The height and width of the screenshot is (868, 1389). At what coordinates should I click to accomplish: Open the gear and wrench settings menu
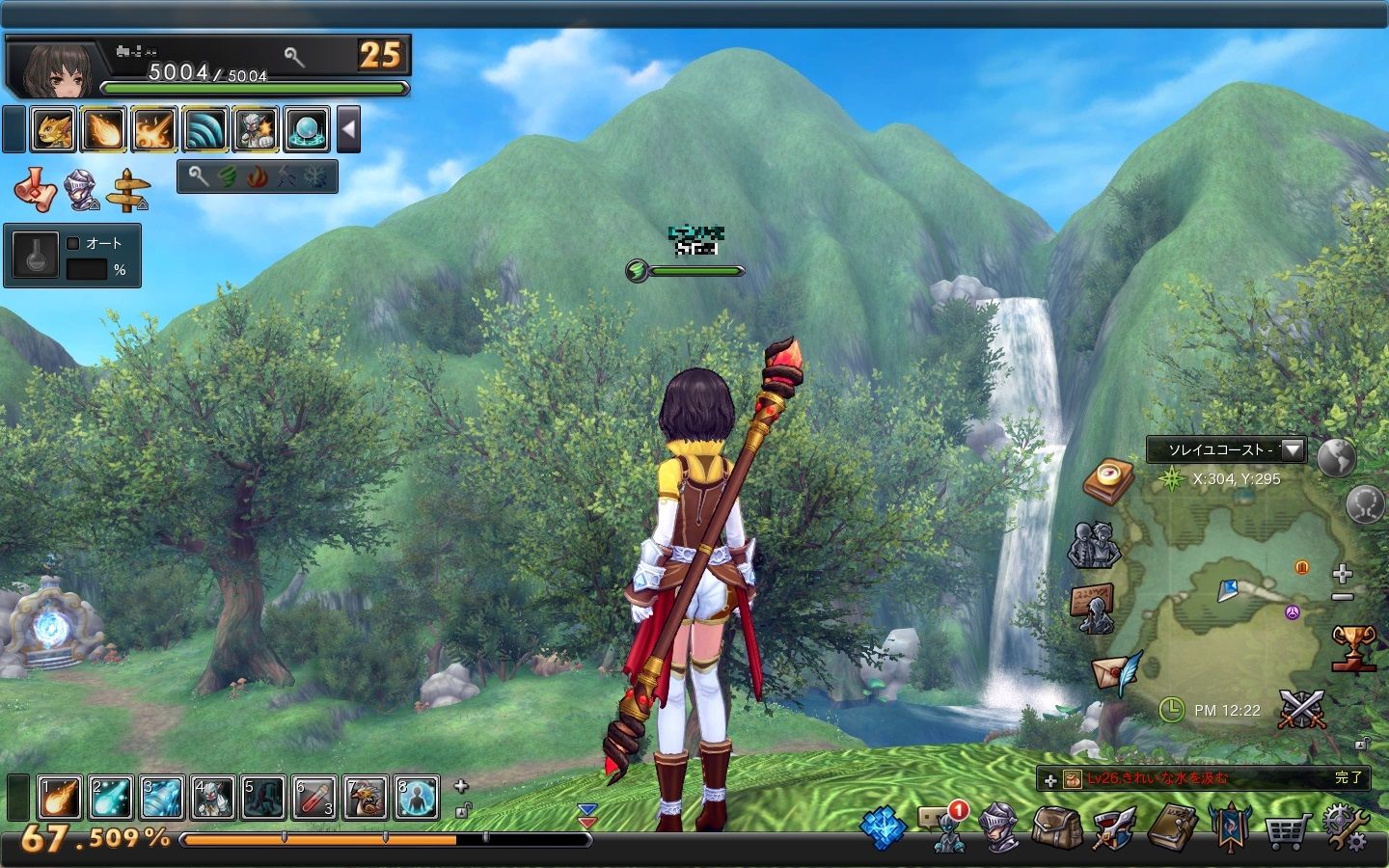[x=1346, y=827]
